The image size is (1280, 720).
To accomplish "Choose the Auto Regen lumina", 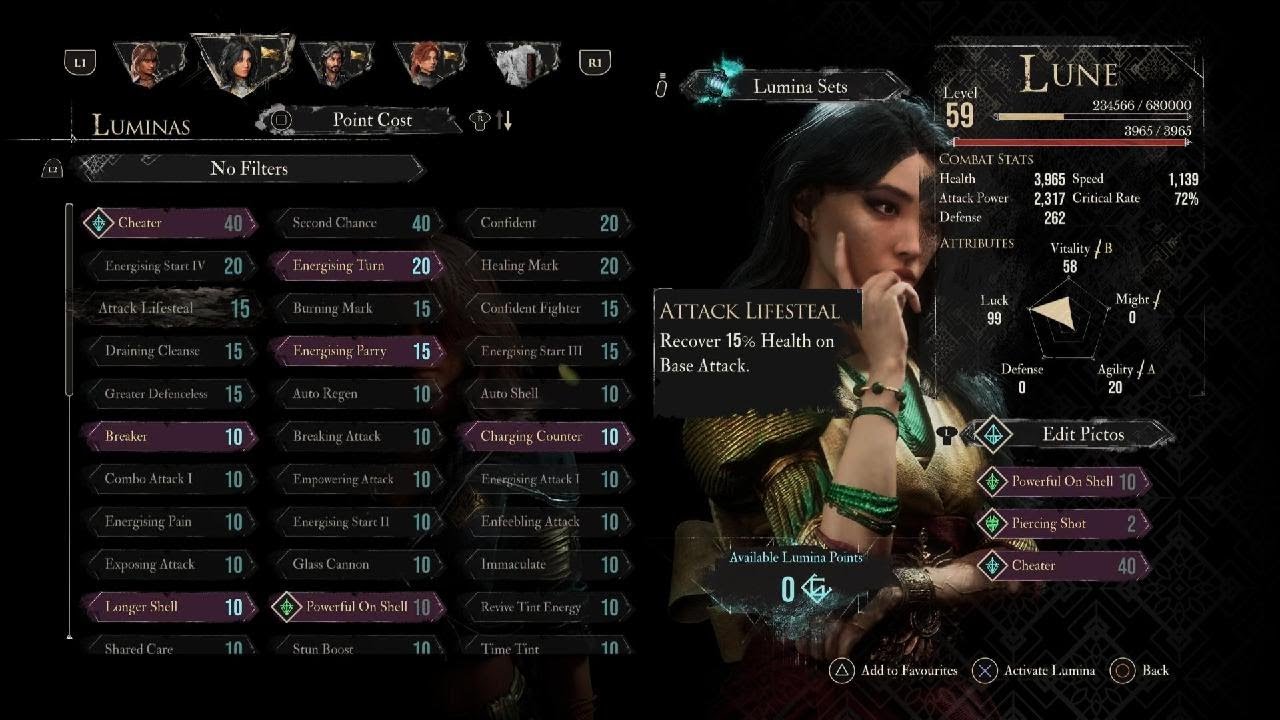I will click(355, 394).
